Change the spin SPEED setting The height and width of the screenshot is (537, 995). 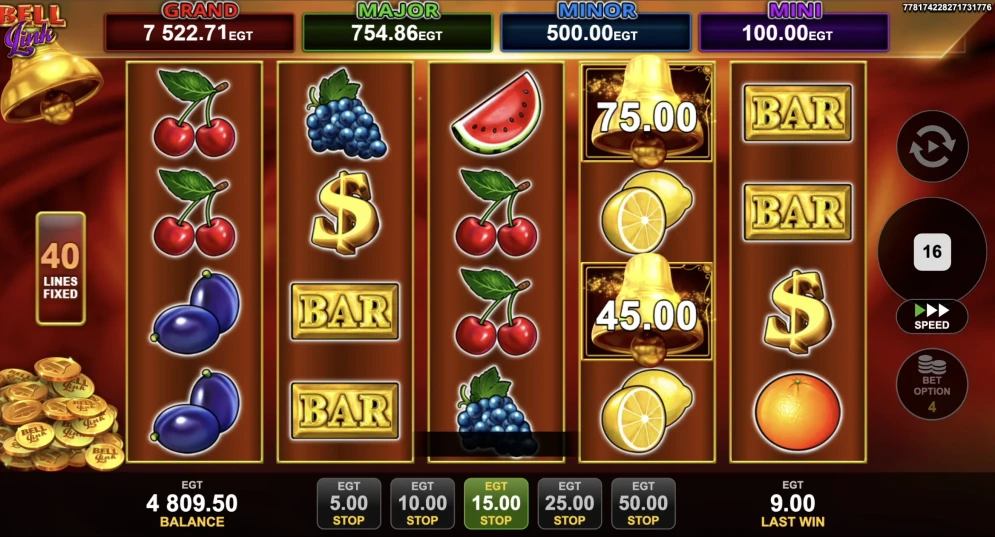(932, 317)
